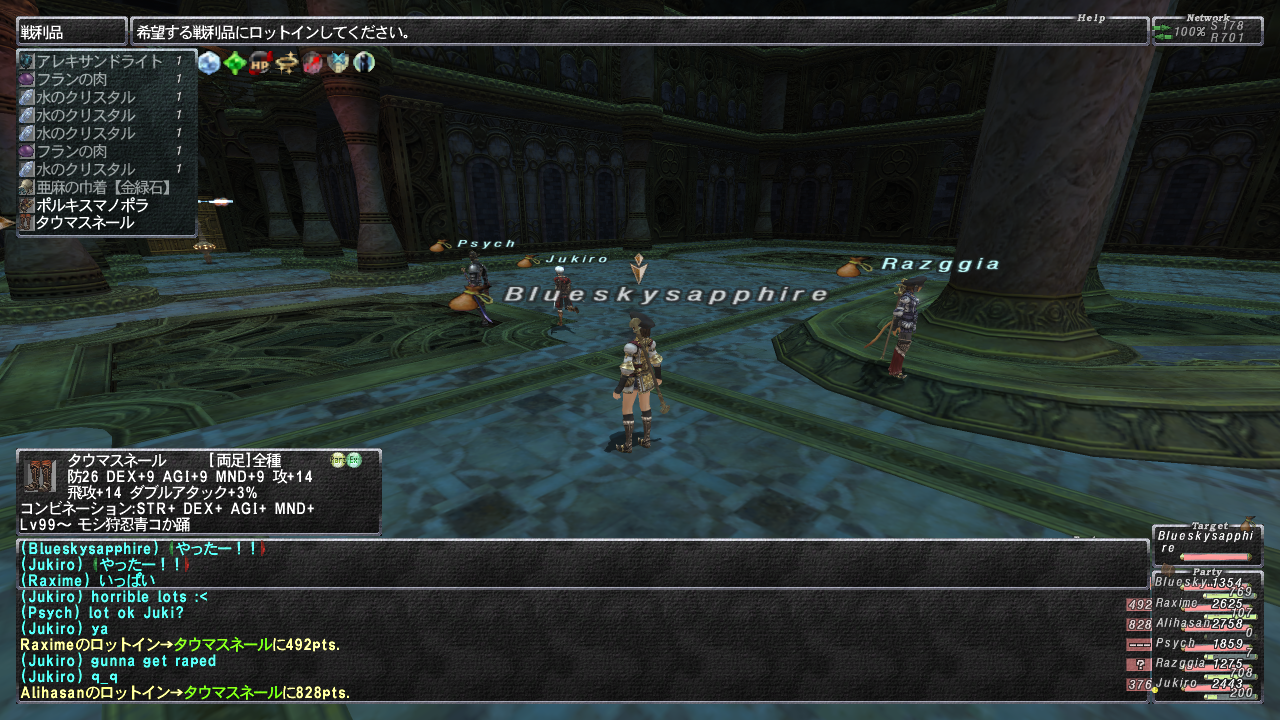1280x720 pixels.
Task: Click the 戦利品 treasure pool header
Action: 71,32
